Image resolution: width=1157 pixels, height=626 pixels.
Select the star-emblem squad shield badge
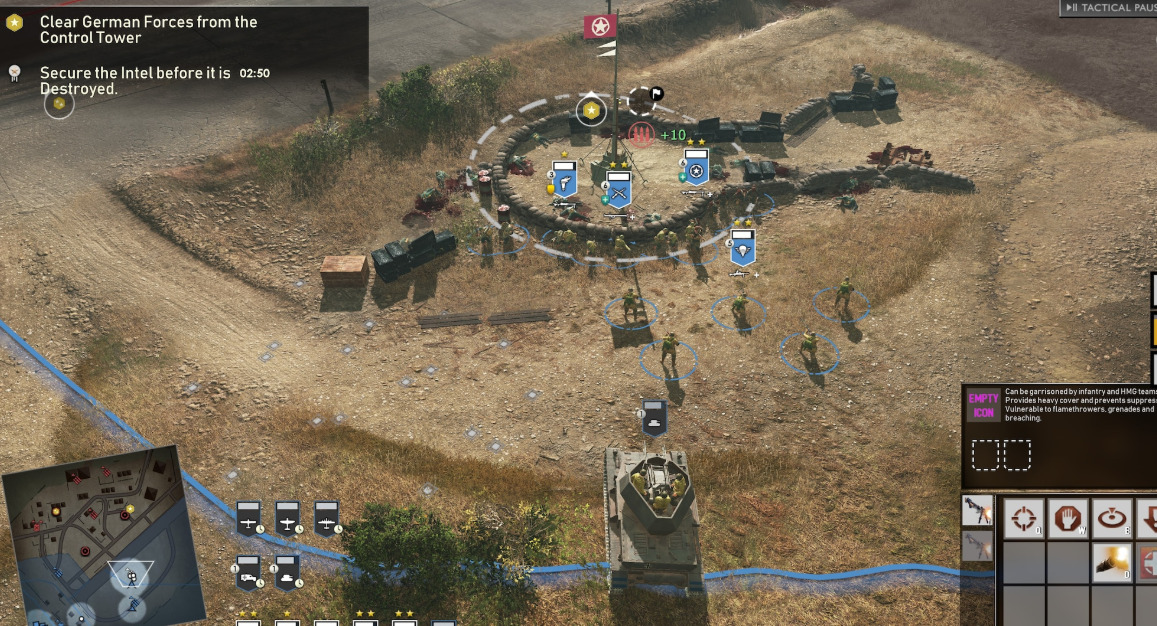point(696,168)
